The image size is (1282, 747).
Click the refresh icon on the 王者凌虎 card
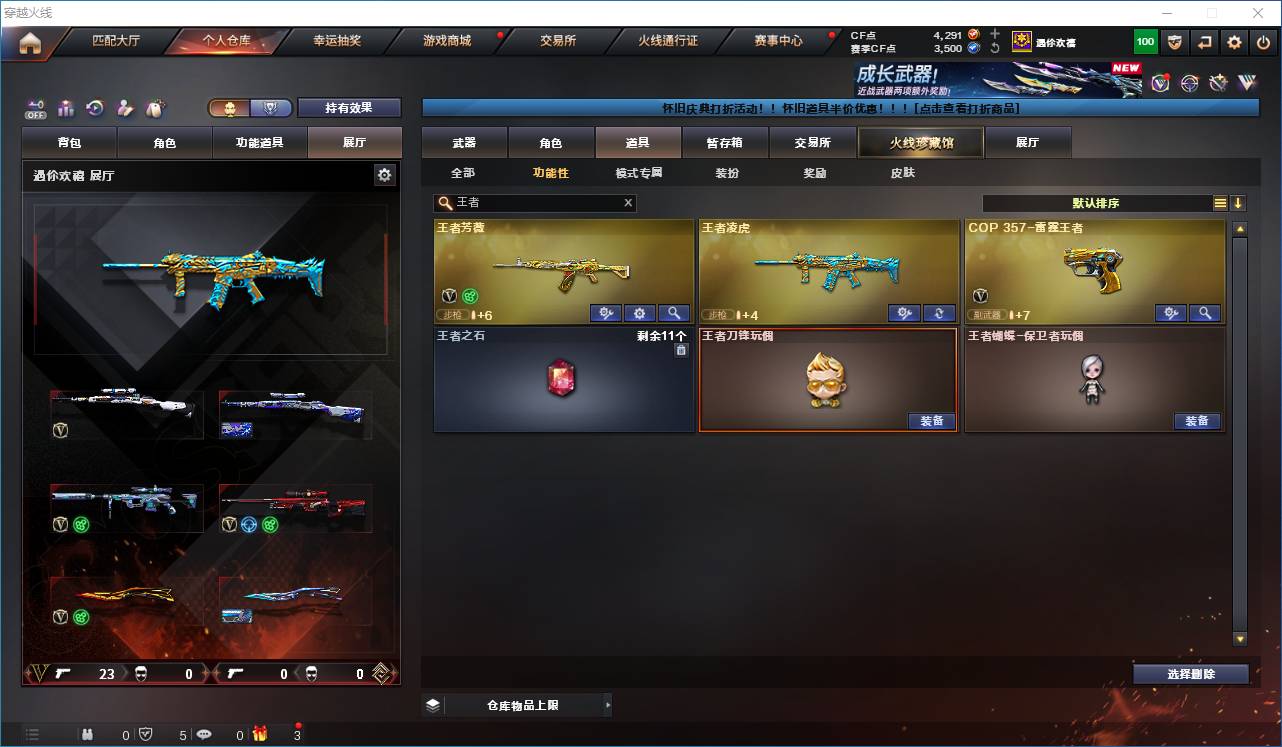click(938, 313)
